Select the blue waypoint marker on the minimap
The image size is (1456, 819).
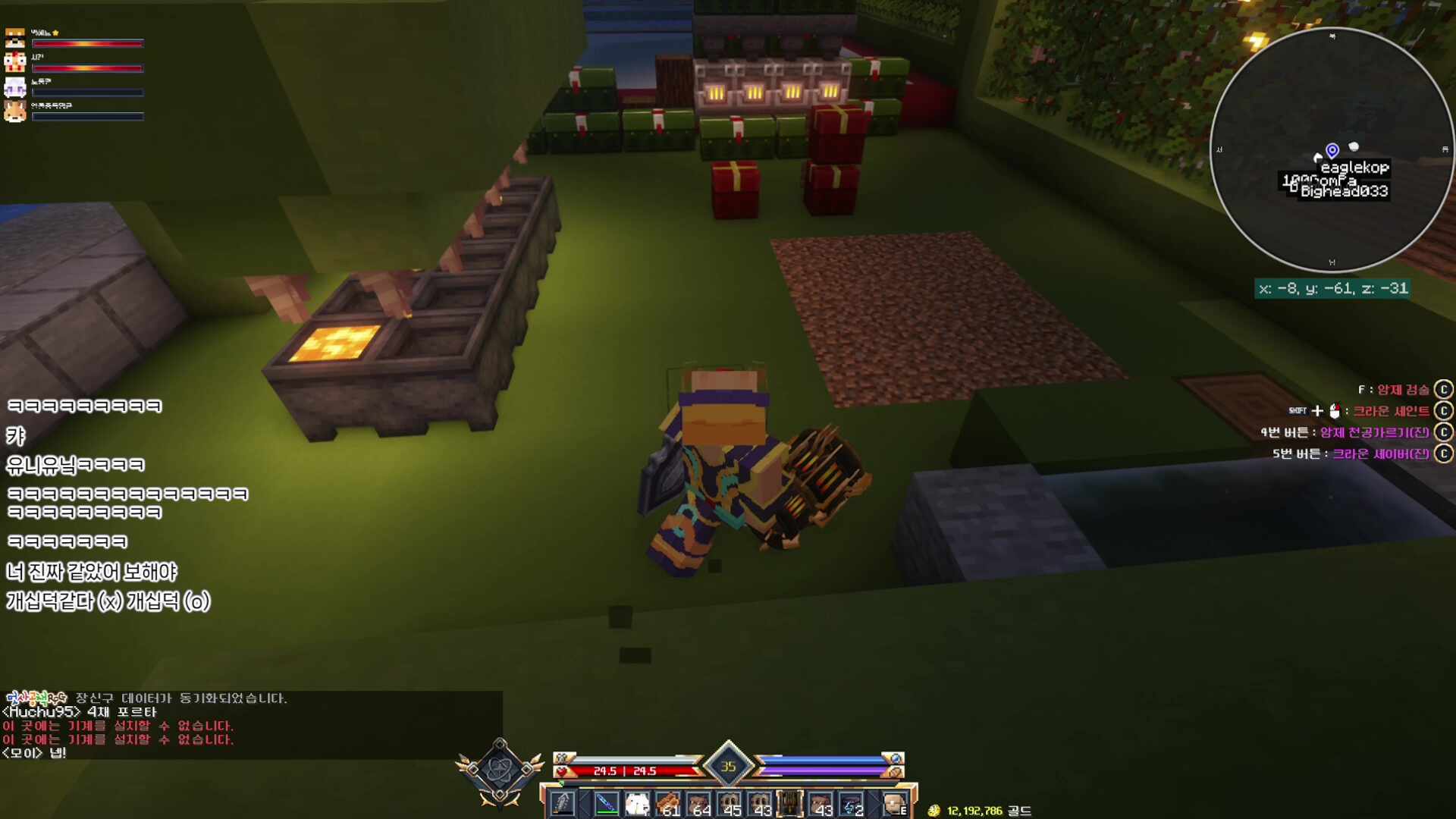coord(1332,150)
